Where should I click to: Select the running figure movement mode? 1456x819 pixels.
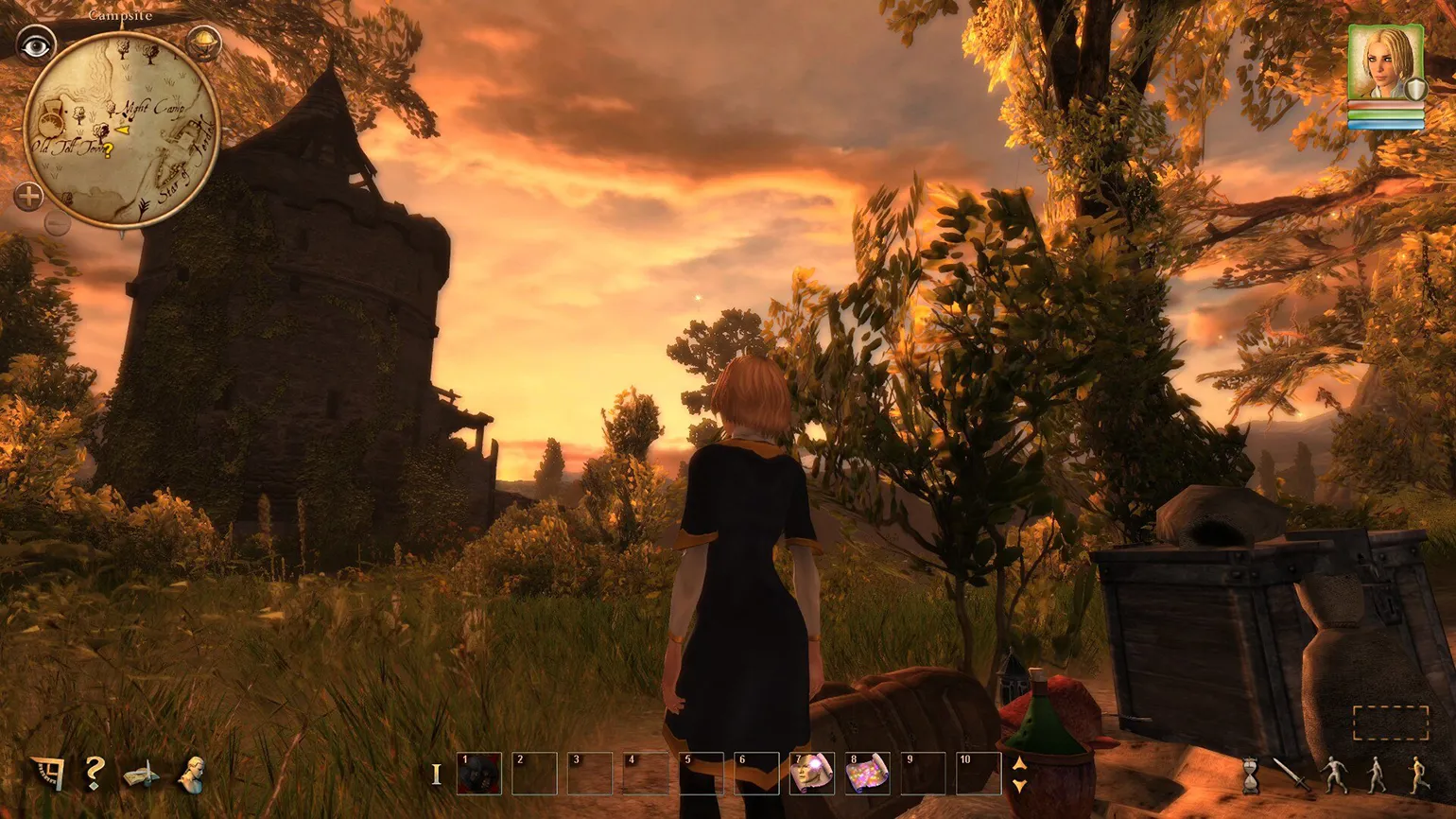[1419, 775]
